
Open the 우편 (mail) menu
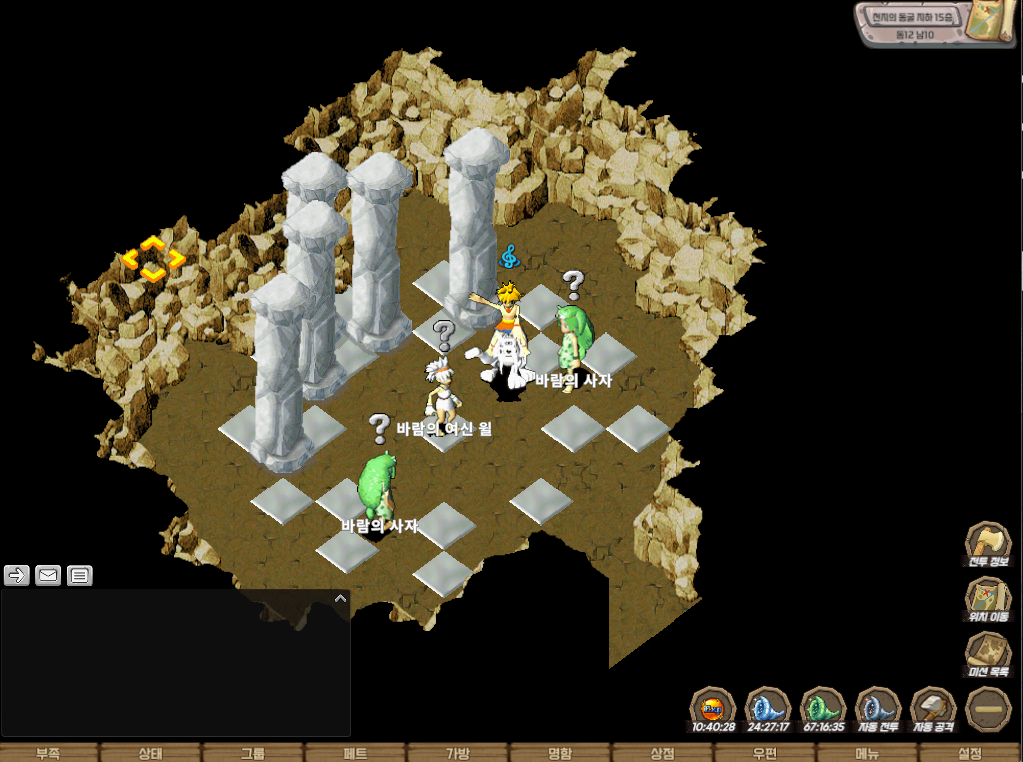(x=765, y=753)
